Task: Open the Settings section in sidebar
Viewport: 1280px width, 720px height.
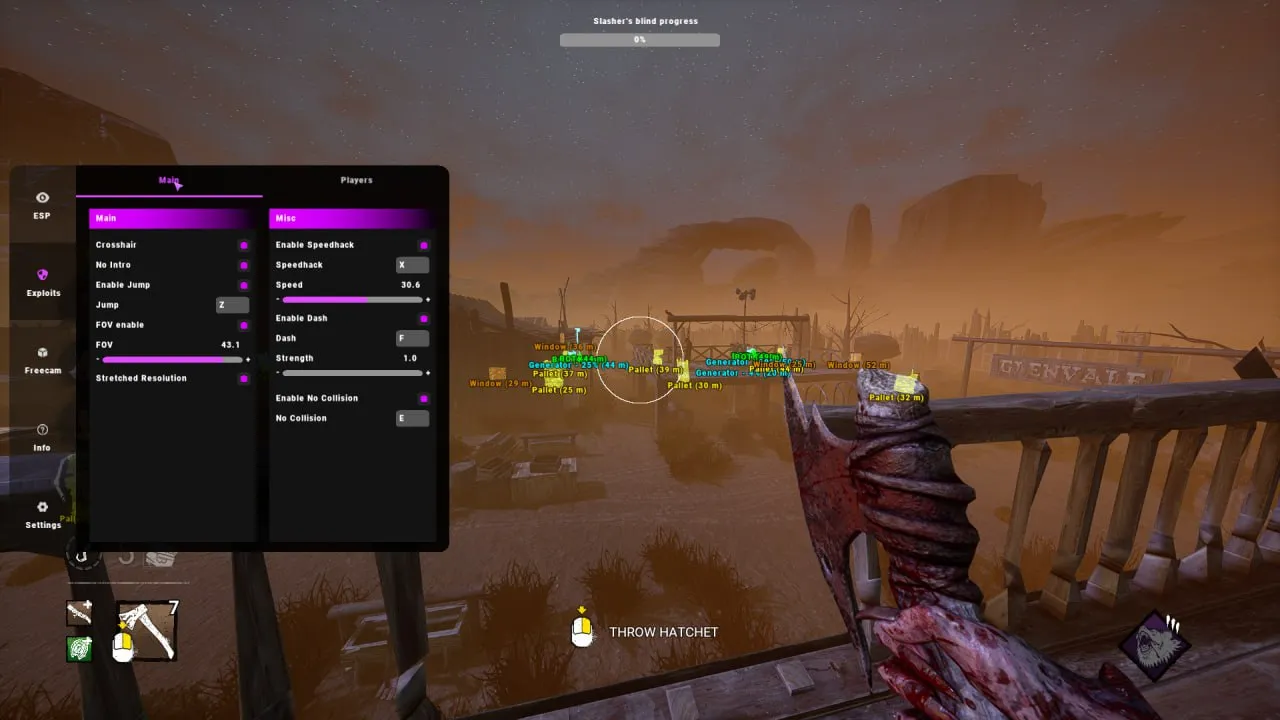Action: click(x=43, y=515)
